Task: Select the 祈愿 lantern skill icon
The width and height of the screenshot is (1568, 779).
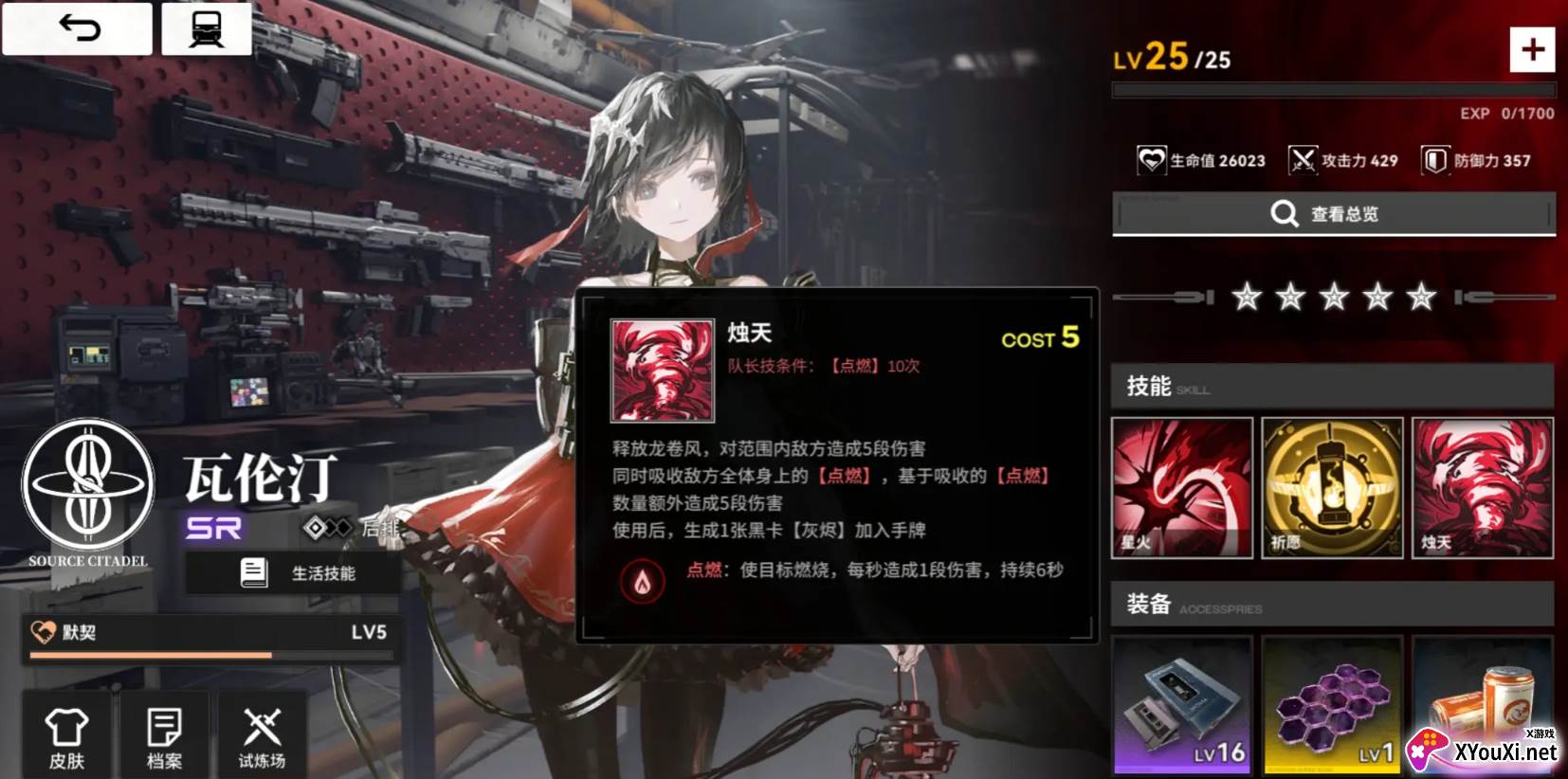Action: [x=1332, y=488]
